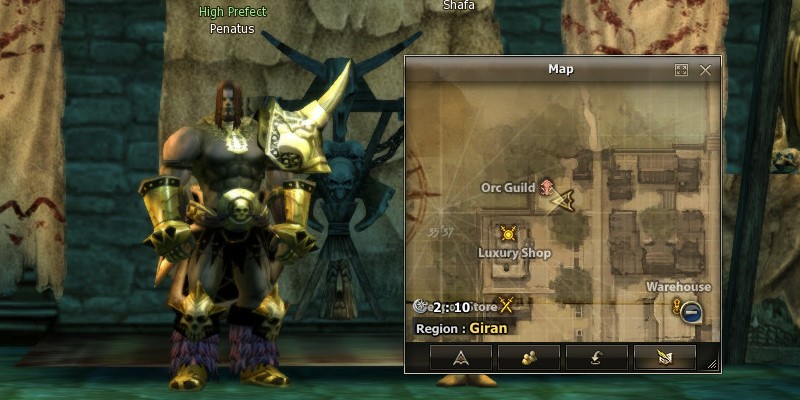Image resolution: width=800 pixels, height=400 pixels.
Task: Click the crossed swords store marker
Action: (506, 306)
